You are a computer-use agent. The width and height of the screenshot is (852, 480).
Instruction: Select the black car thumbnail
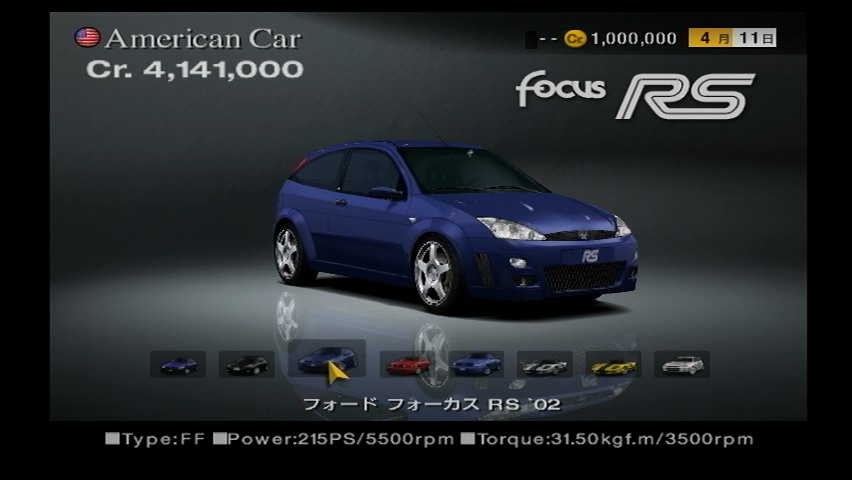[246, 364]
